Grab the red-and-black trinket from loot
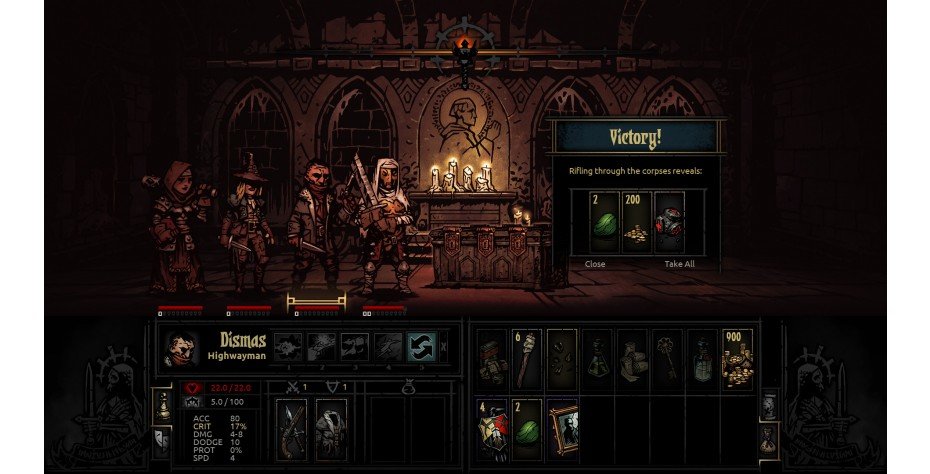930x474 pixels. (x=667, y=223)
